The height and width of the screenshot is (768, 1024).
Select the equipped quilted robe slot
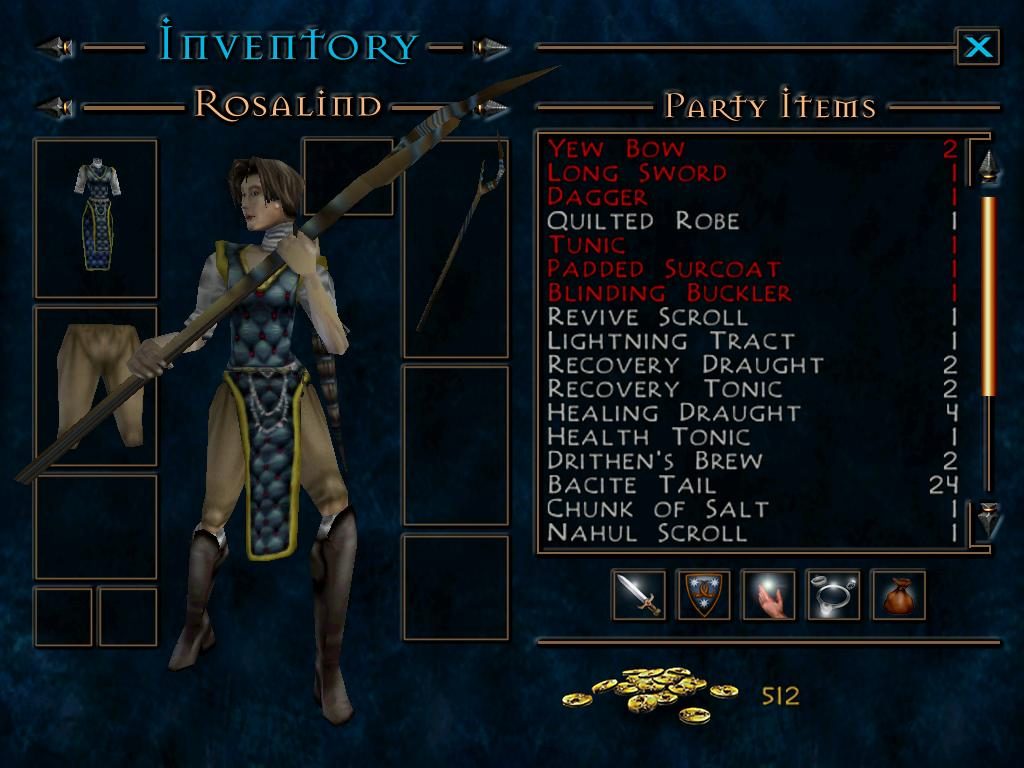(96, 218)
